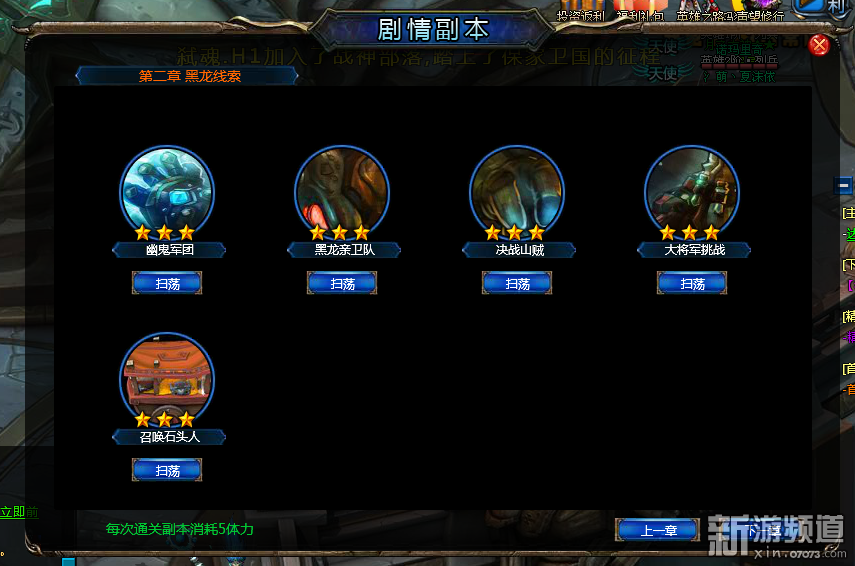855x566 pixels.
Task: Sweep the 黑龙亲卫队 dungeon with 扫荡
Action: click(342, 284)
